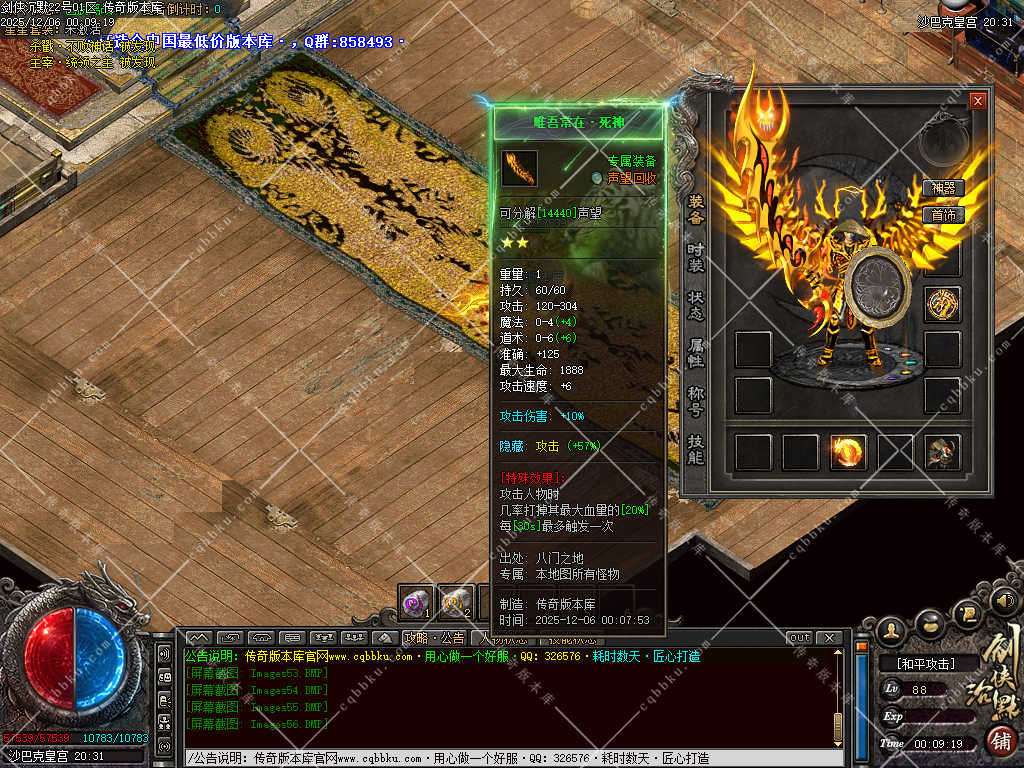The image size is (1024, 768).
Task: Switch to the 时装 fashion tab
Action: 696,256
